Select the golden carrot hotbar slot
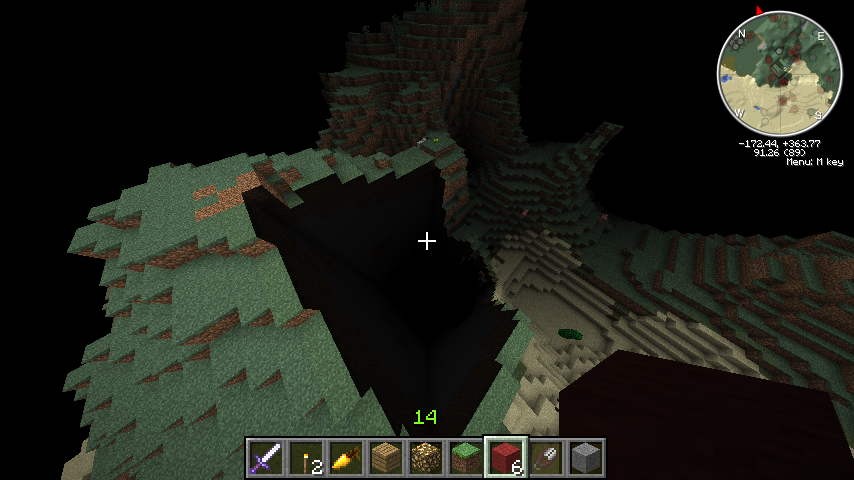The height and width of the screenshot is (480, 854). [x=345, y=457]
